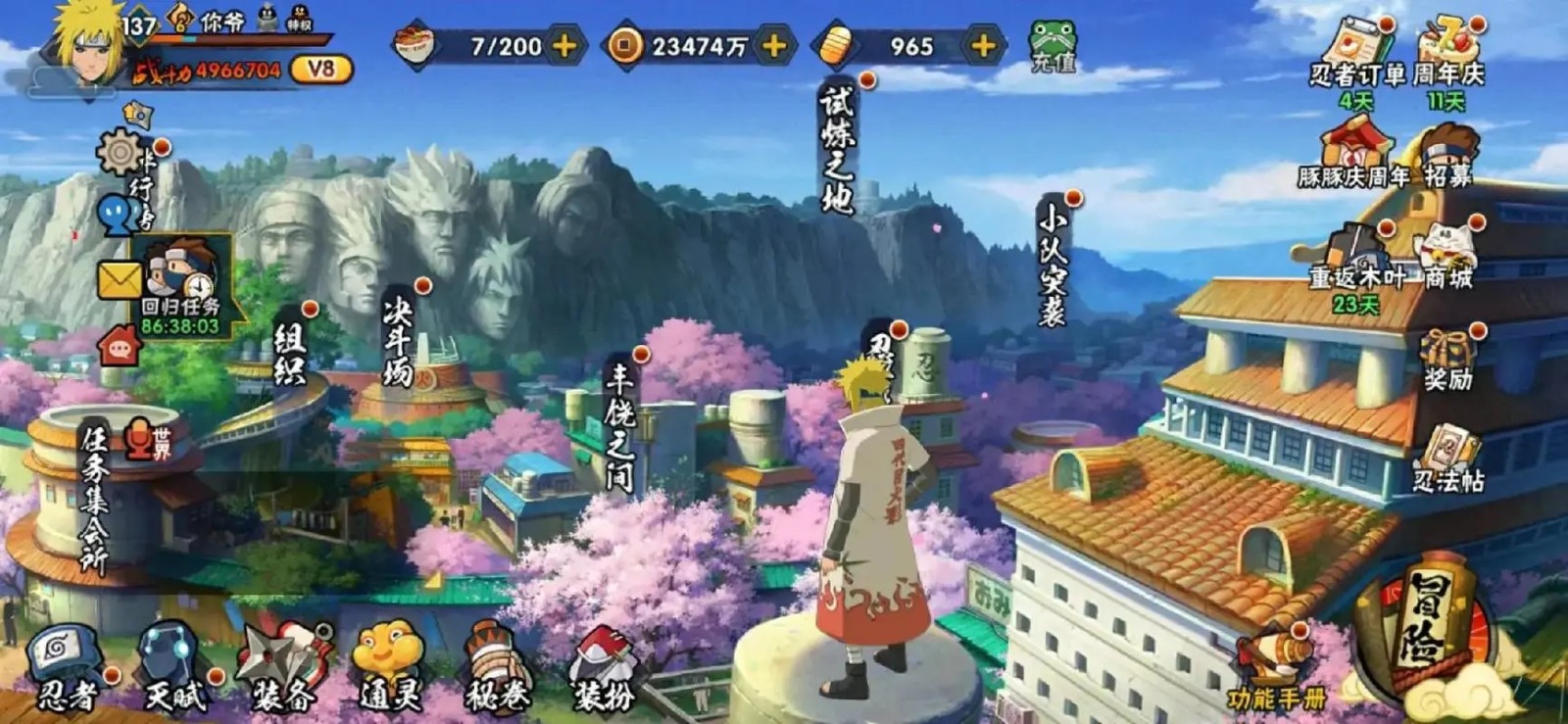Screen dimensions: 1568x724
Task: Open the 天赋 talent menu
Action: (x=173, y=668)
